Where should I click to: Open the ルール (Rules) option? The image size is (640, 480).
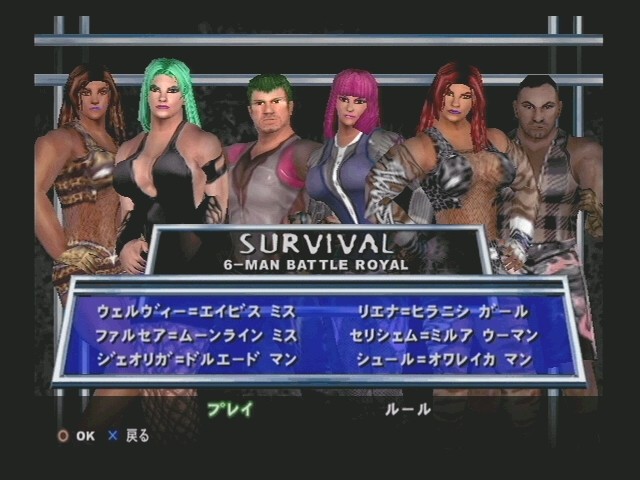(408, 409)
